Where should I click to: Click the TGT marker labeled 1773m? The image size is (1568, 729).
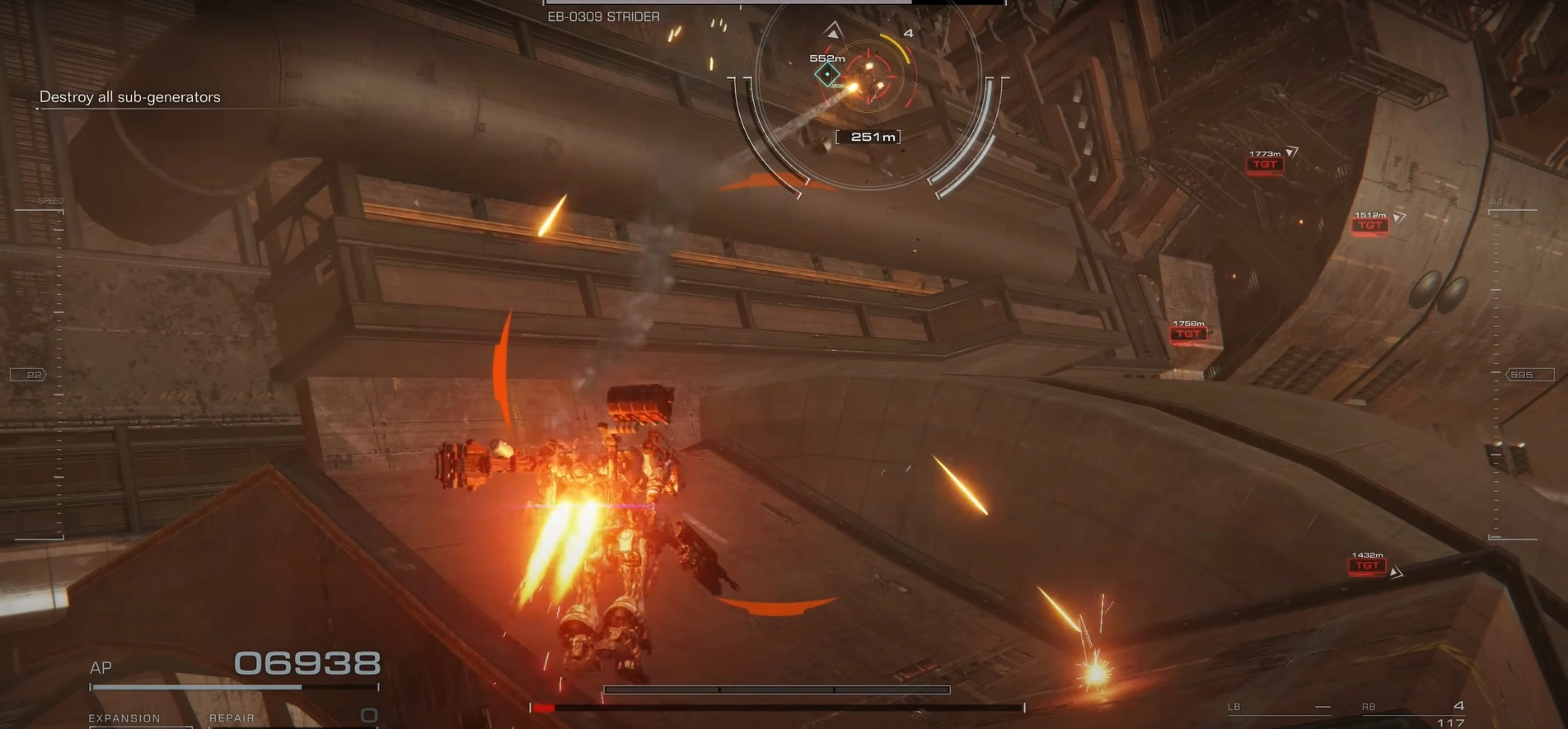(1265, 165)
